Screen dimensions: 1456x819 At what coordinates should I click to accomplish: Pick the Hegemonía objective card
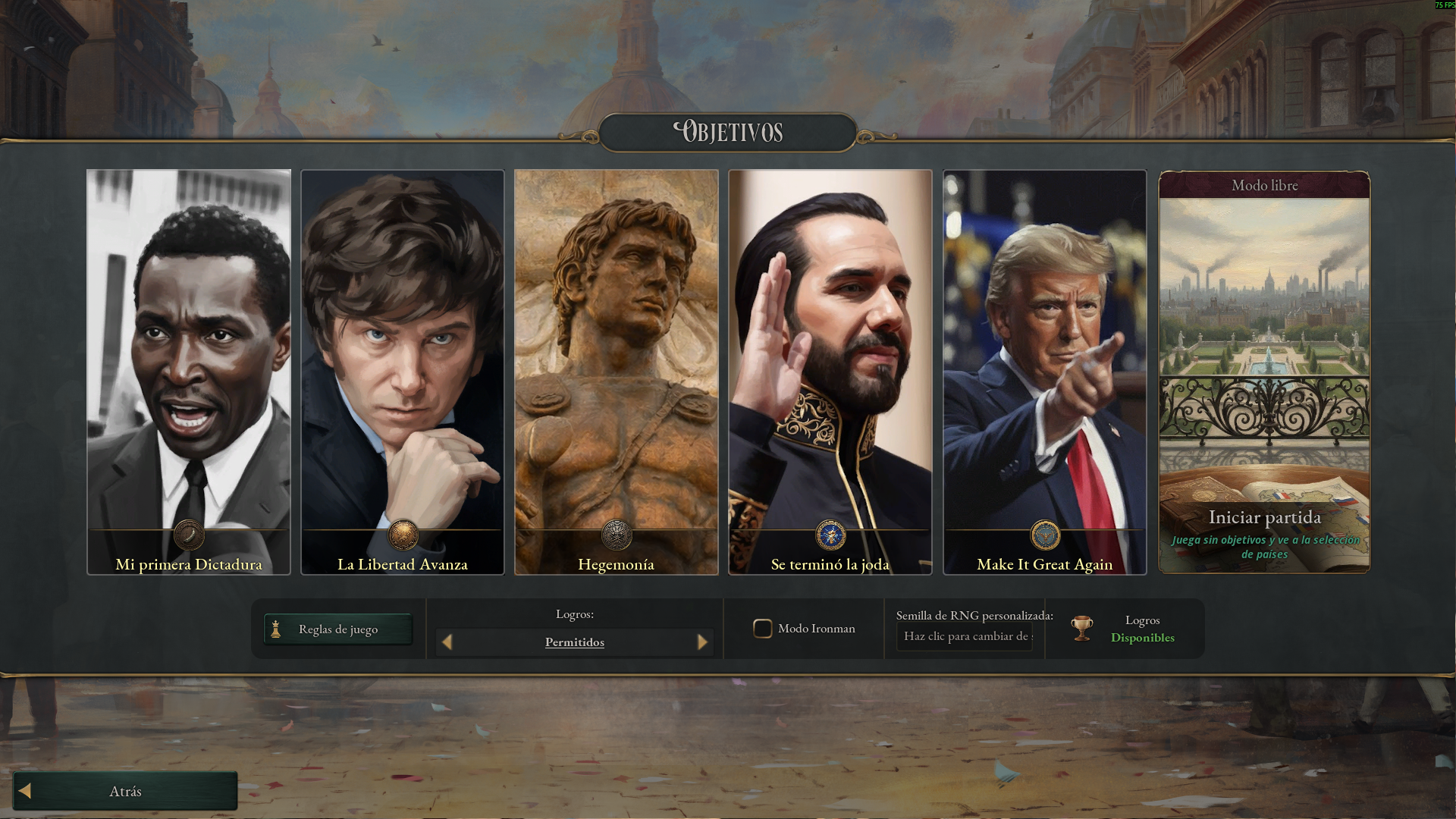pos(616,372)
